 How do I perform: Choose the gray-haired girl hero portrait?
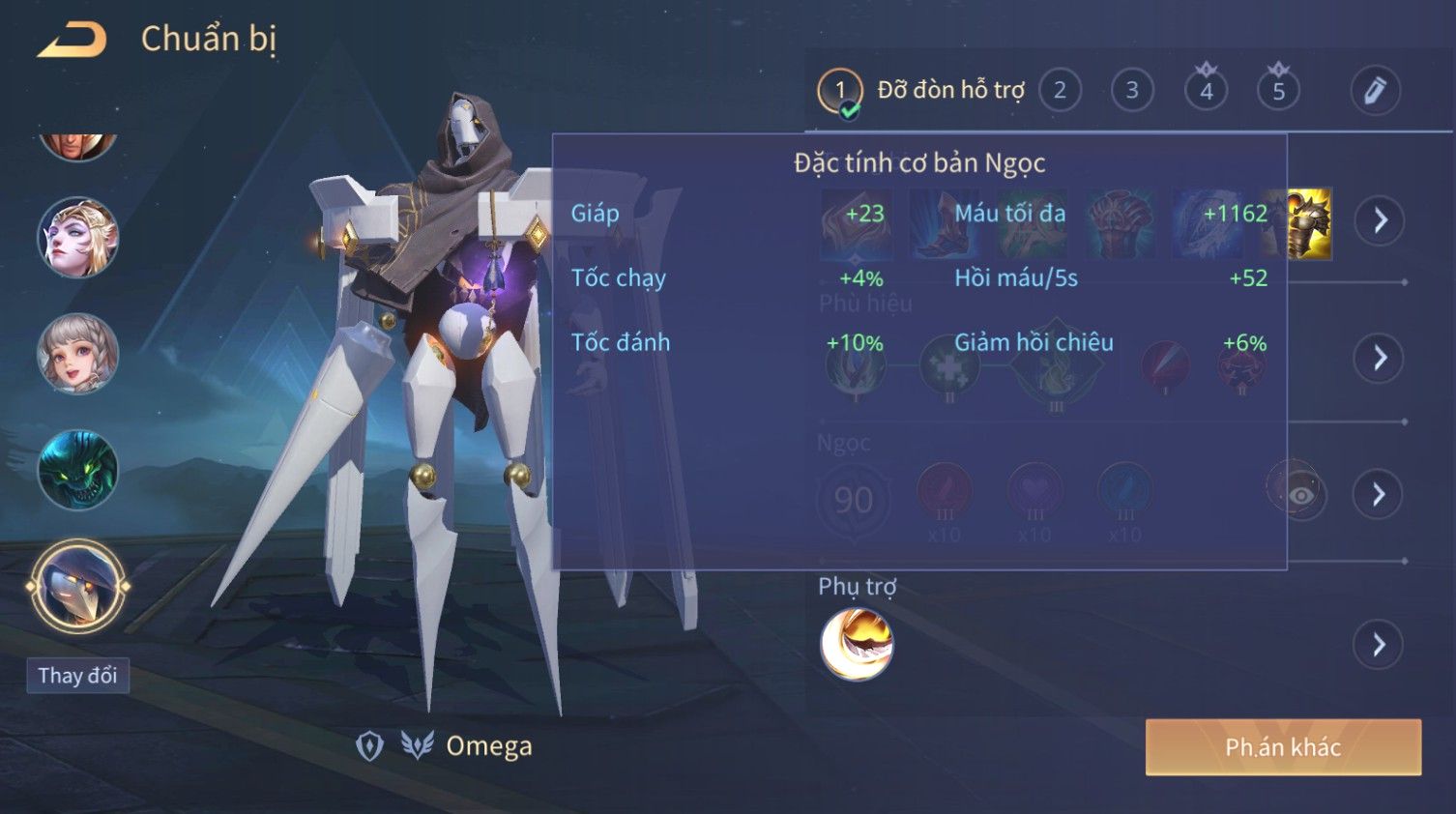(x=77, y=354)
